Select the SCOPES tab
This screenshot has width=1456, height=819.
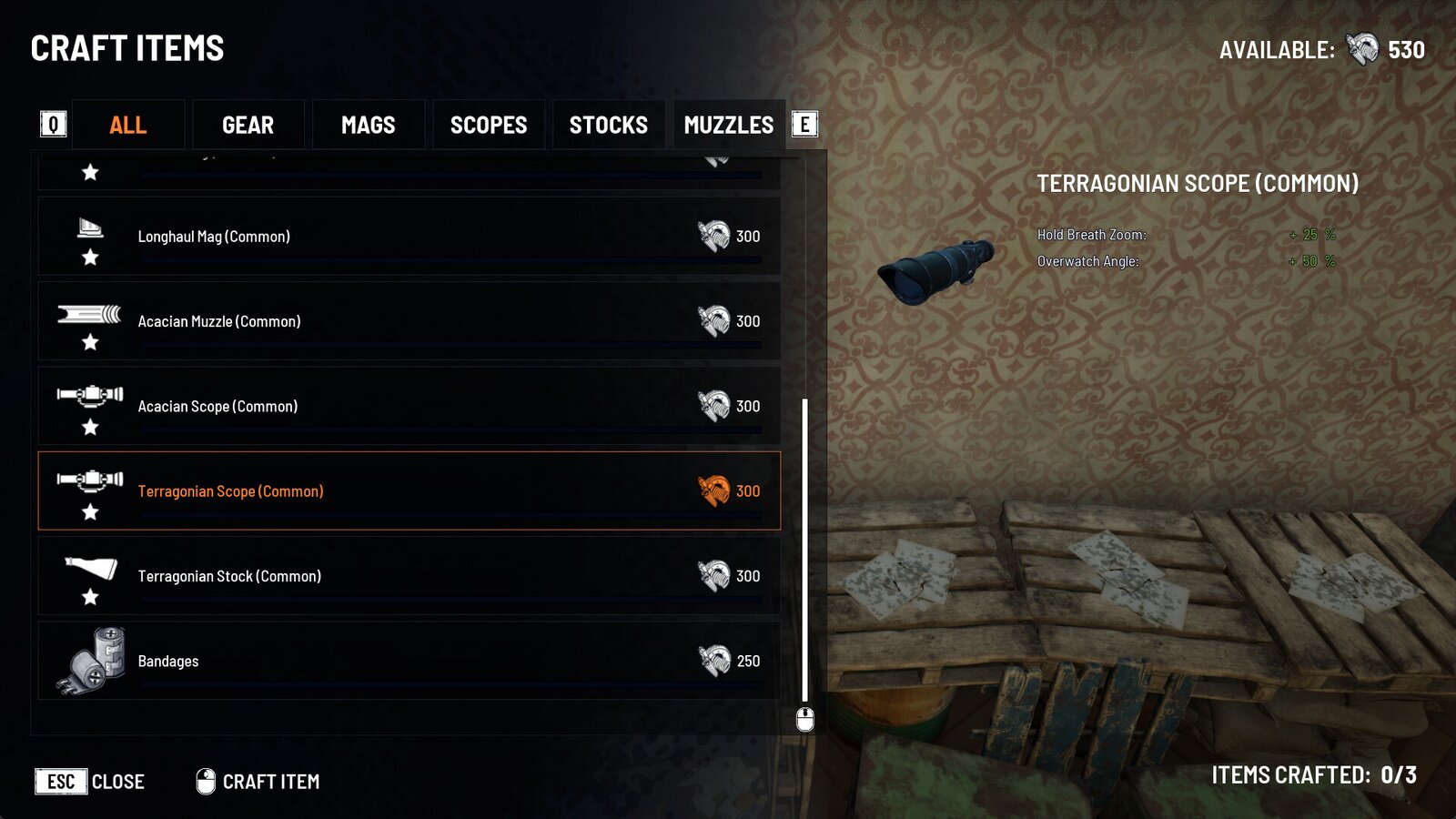coord(489,125)
